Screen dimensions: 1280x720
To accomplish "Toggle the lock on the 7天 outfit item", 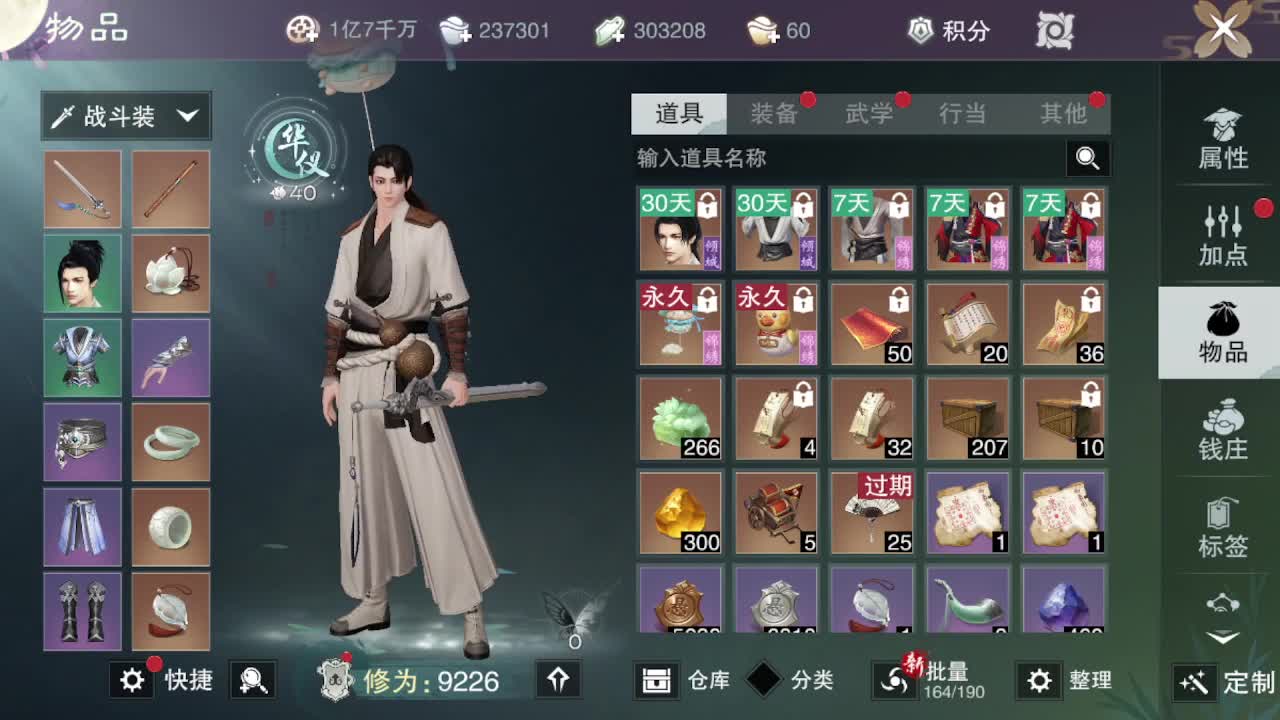I will tap(896, 206).
